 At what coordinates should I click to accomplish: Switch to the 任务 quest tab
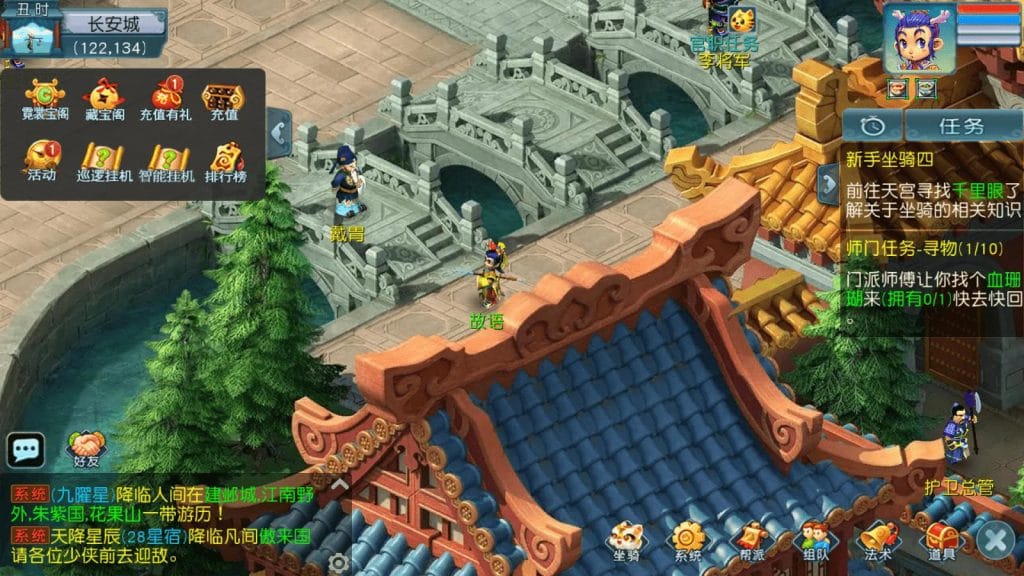pos(961,126)
